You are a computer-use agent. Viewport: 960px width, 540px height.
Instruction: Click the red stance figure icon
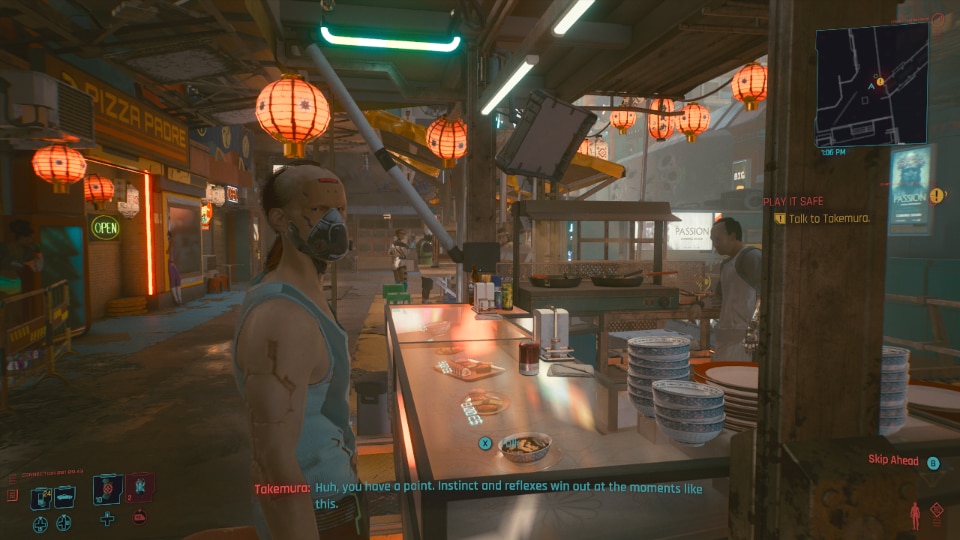tap(914, 515)
